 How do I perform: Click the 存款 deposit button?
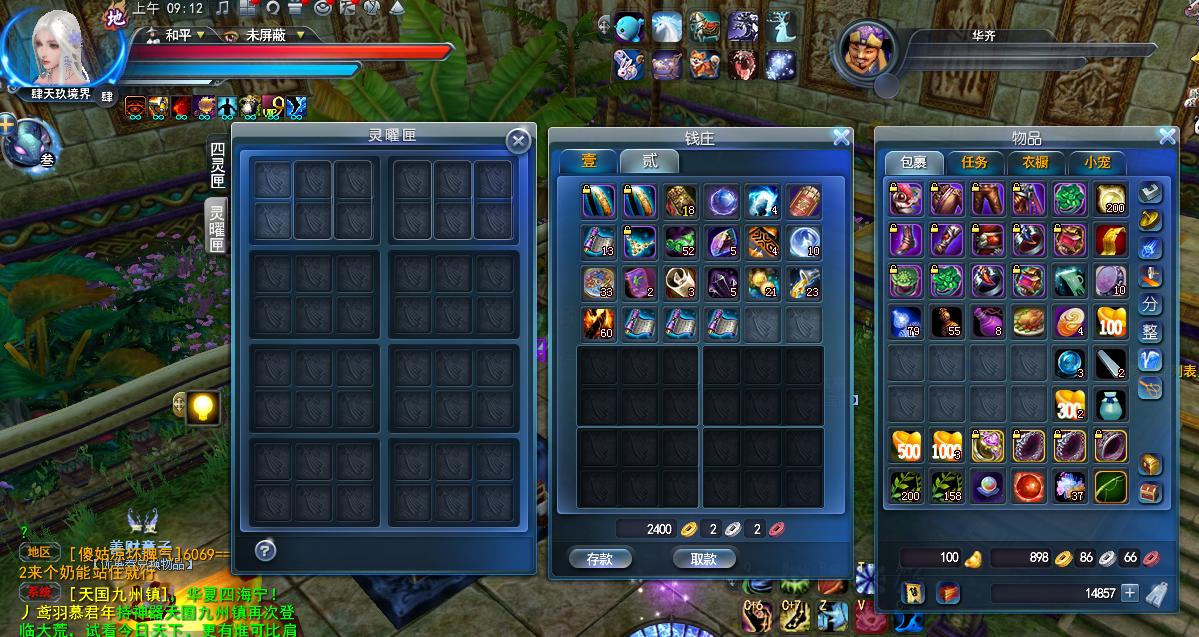coord(600,559)
